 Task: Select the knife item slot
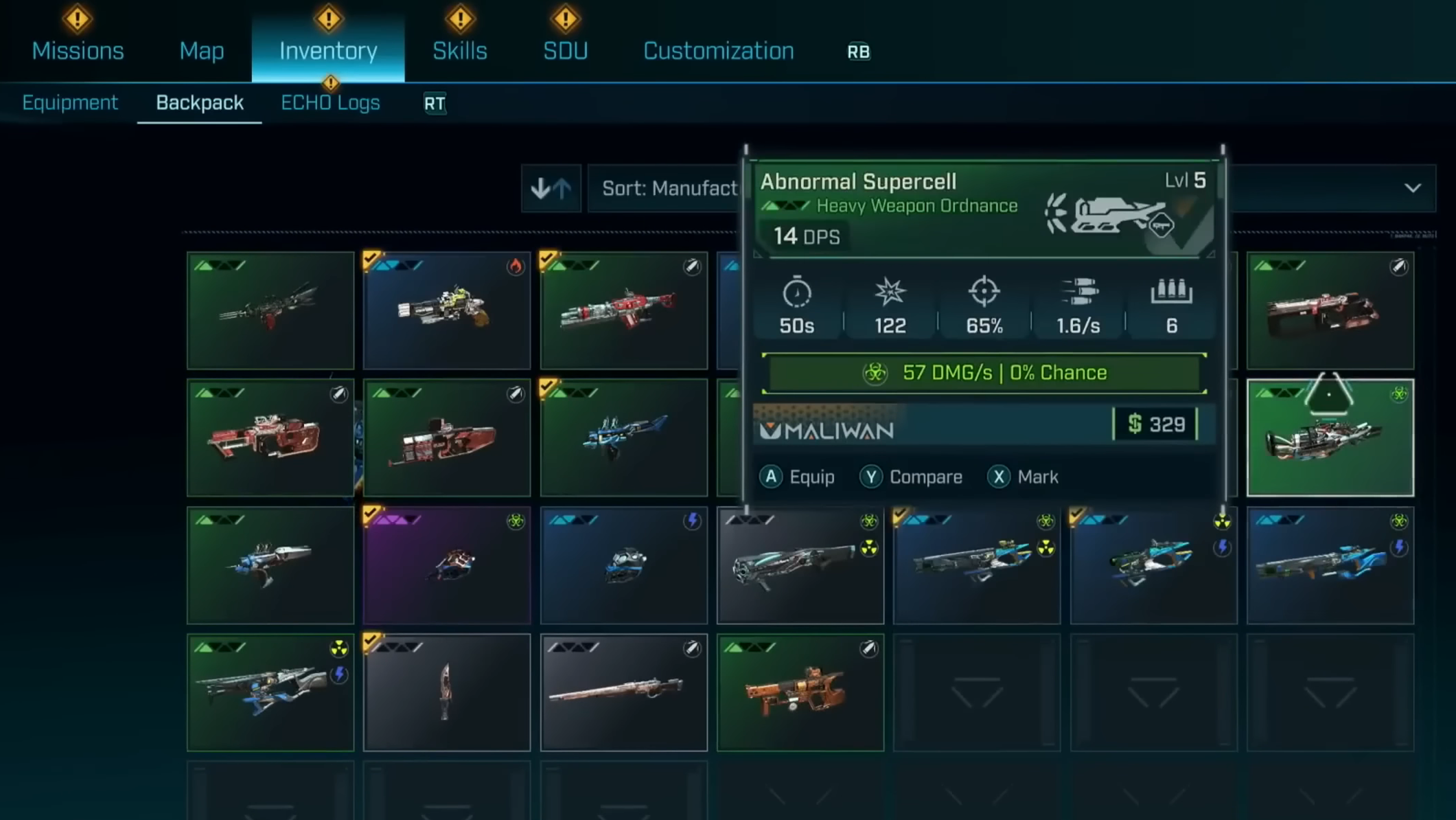(447, 692)
